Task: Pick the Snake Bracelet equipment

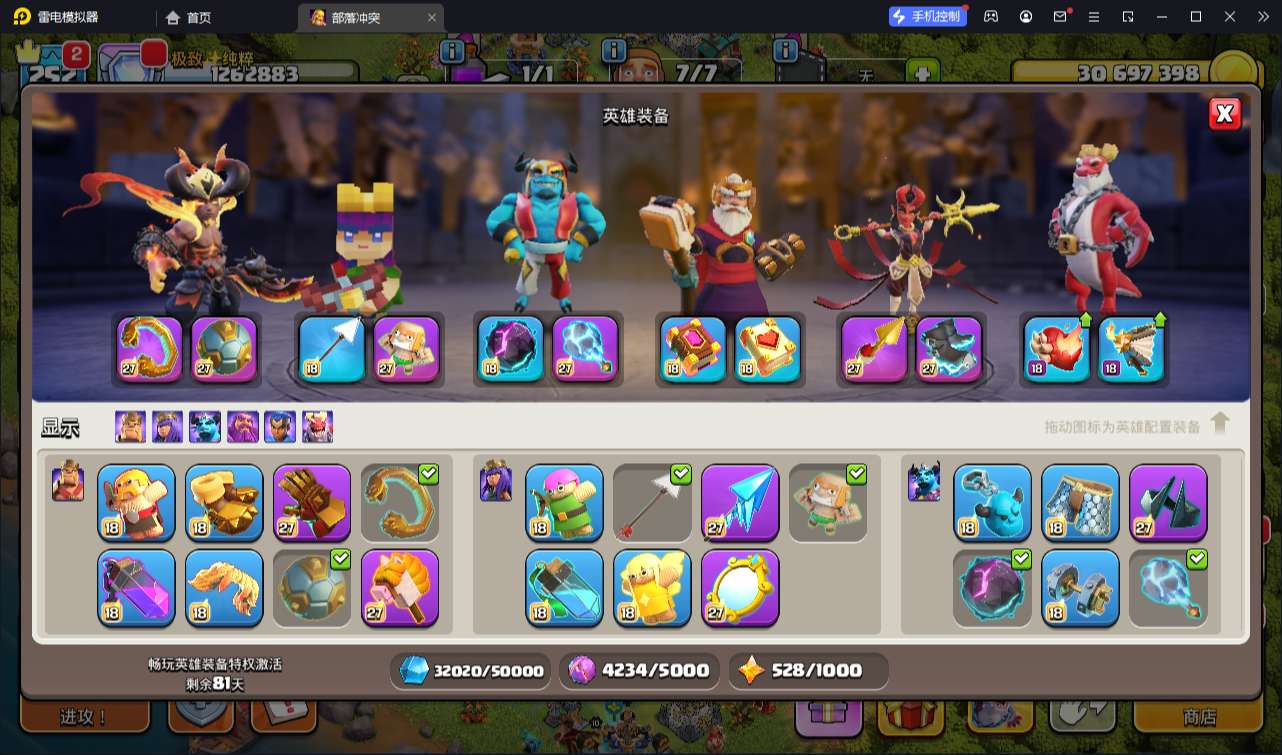Action: click(x=400, y=500)
